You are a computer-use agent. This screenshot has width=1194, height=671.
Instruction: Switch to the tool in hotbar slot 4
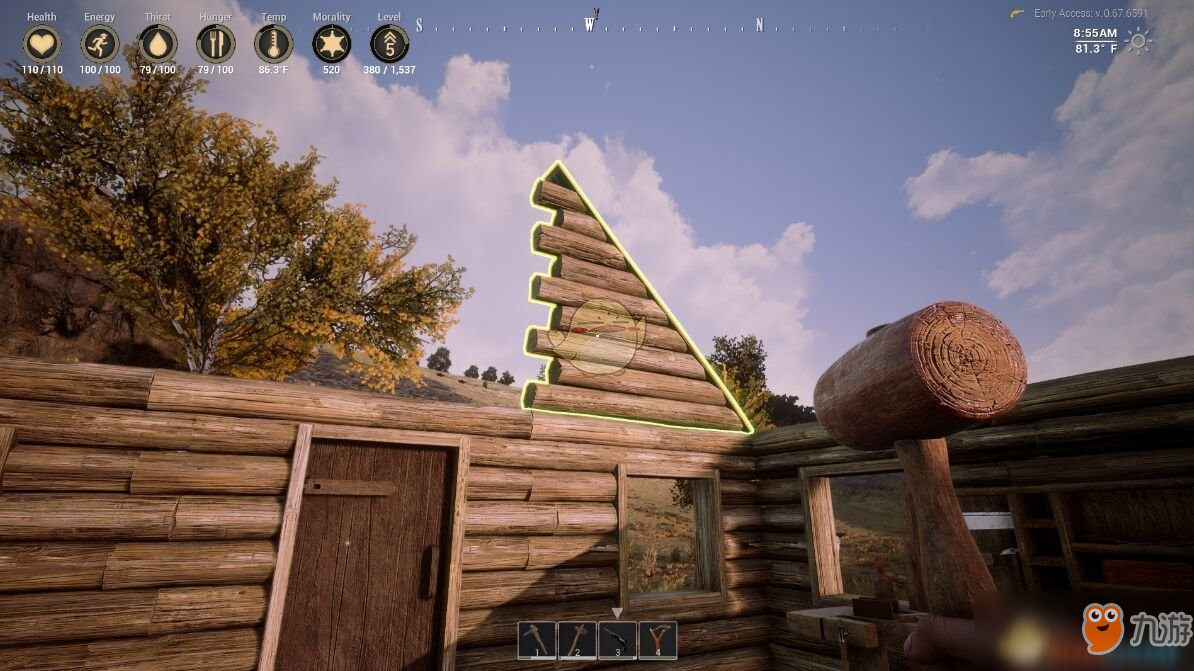(657, 640)
